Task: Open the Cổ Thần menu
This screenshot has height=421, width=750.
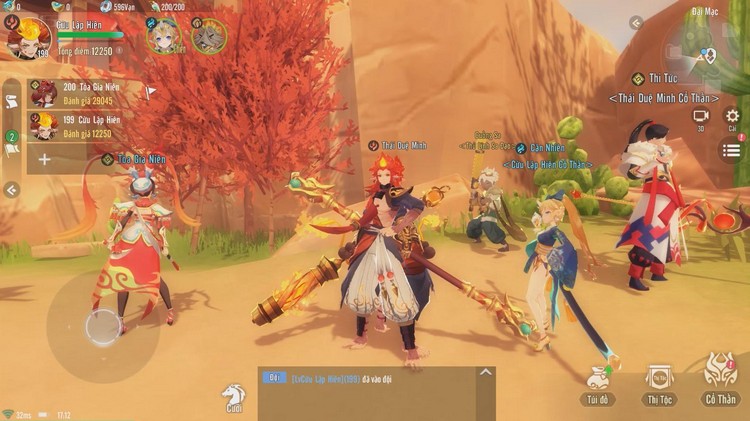Action: click(x=719, y=380)
